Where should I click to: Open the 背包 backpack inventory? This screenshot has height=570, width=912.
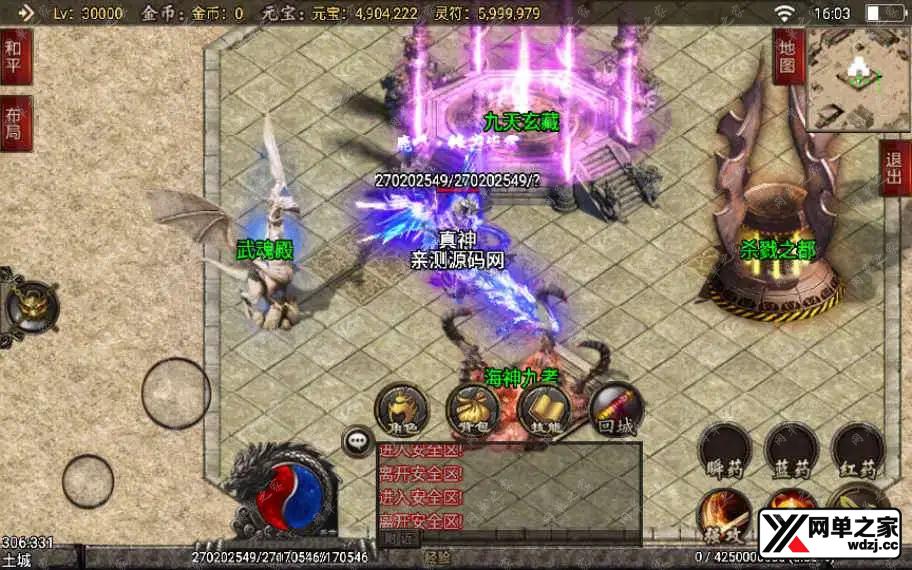tap(472, 410)
